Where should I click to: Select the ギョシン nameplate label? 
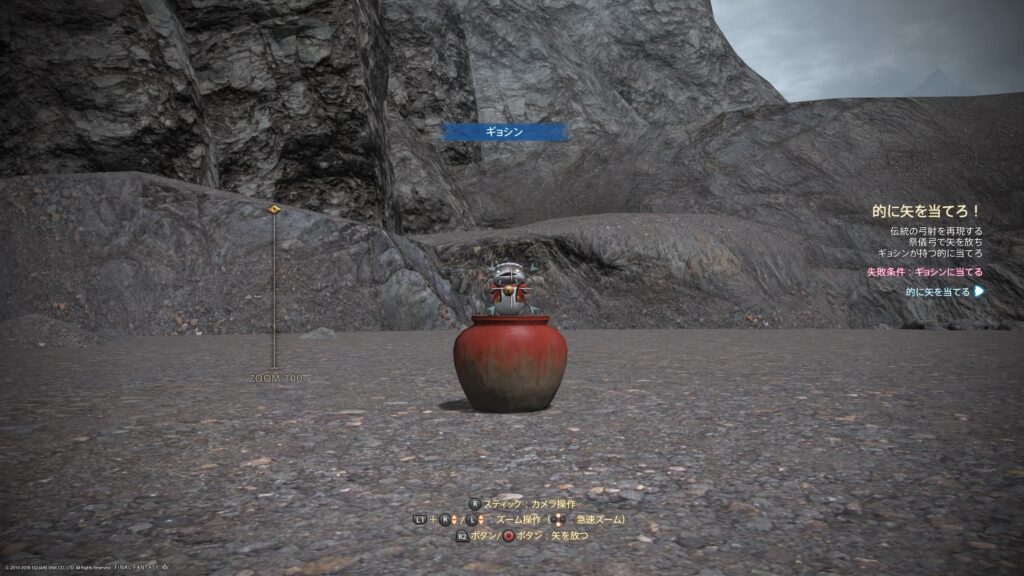505,131
